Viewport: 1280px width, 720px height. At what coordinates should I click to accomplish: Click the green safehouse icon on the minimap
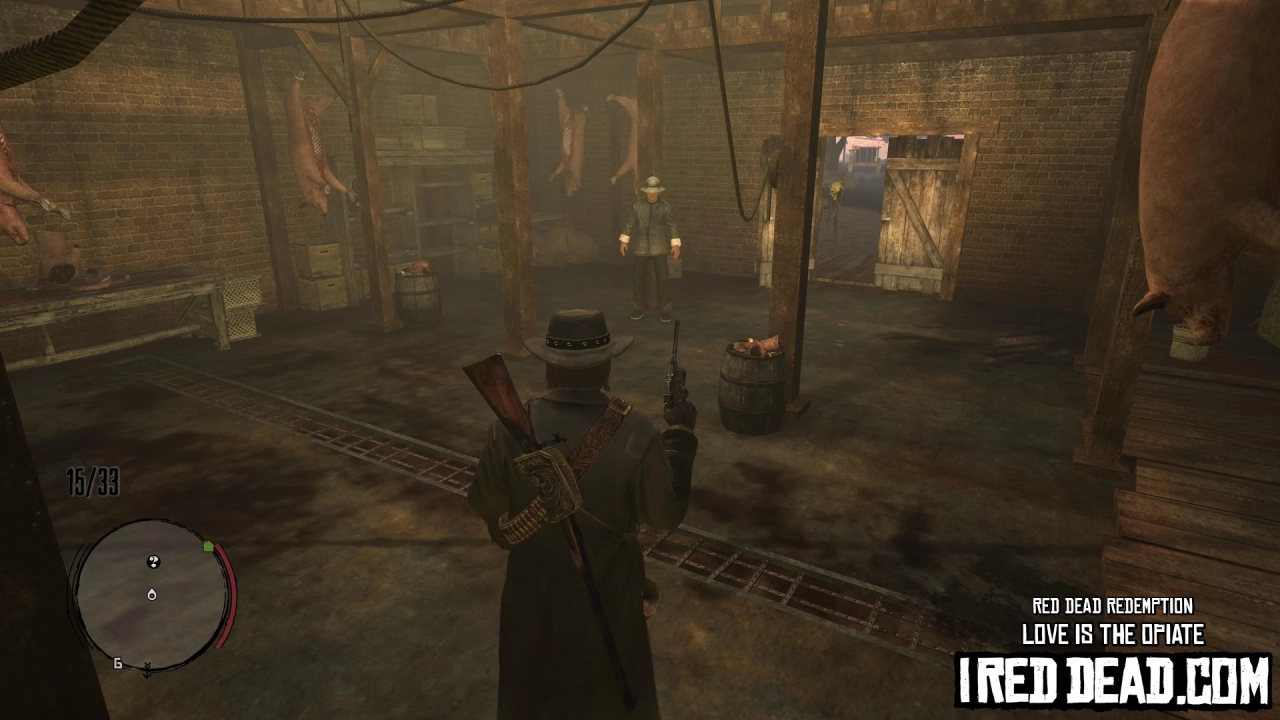pyautogui.click(x=208, y=547)
